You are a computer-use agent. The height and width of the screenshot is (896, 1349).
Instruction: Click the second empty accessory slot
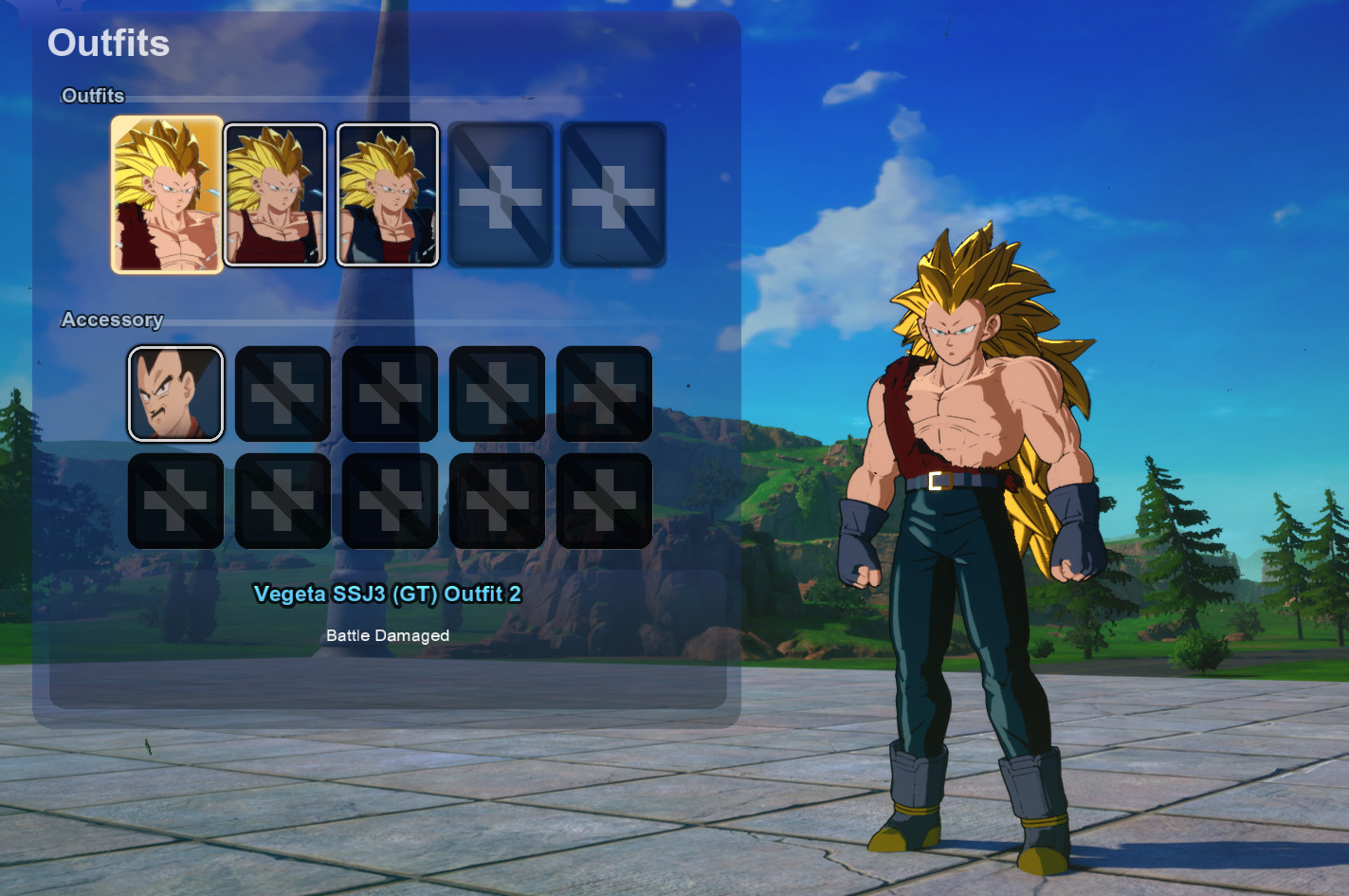(x=283, y=393)
